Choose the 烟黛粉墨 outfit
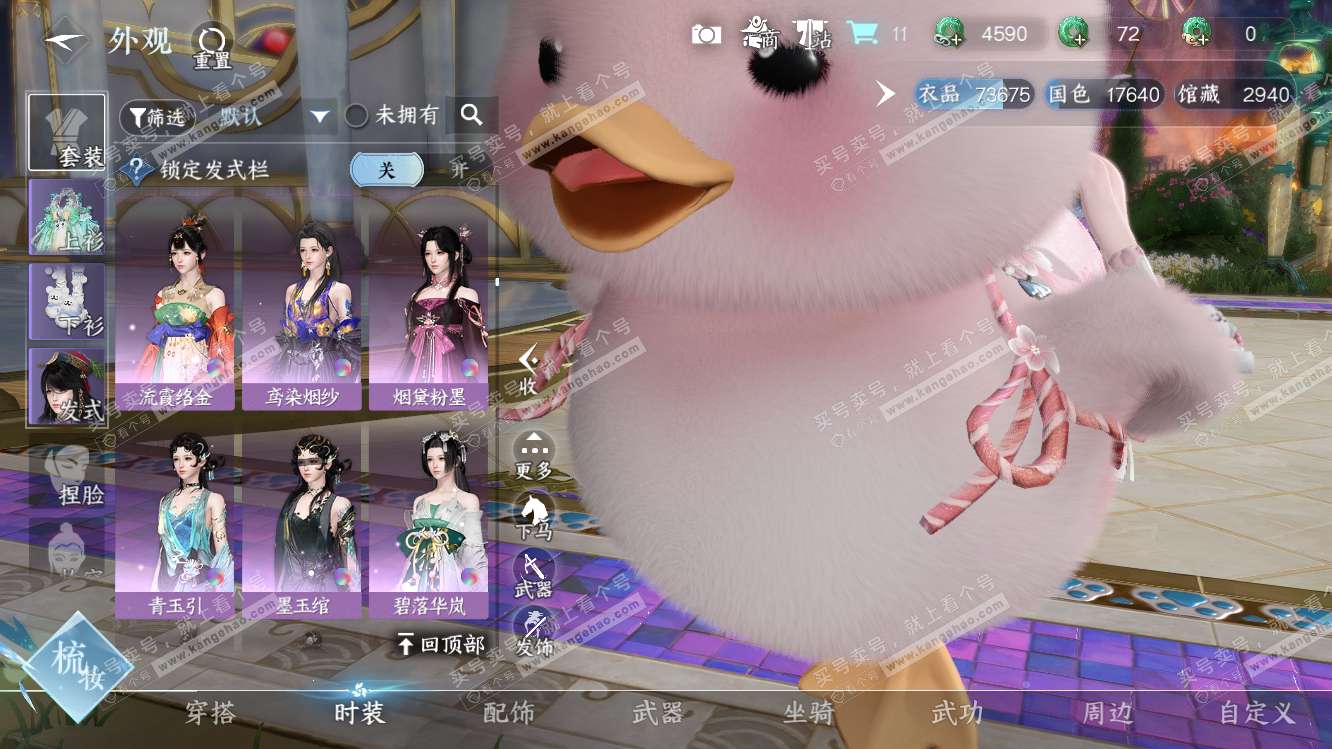This screenshot has height=749, width=1332. 430,310
